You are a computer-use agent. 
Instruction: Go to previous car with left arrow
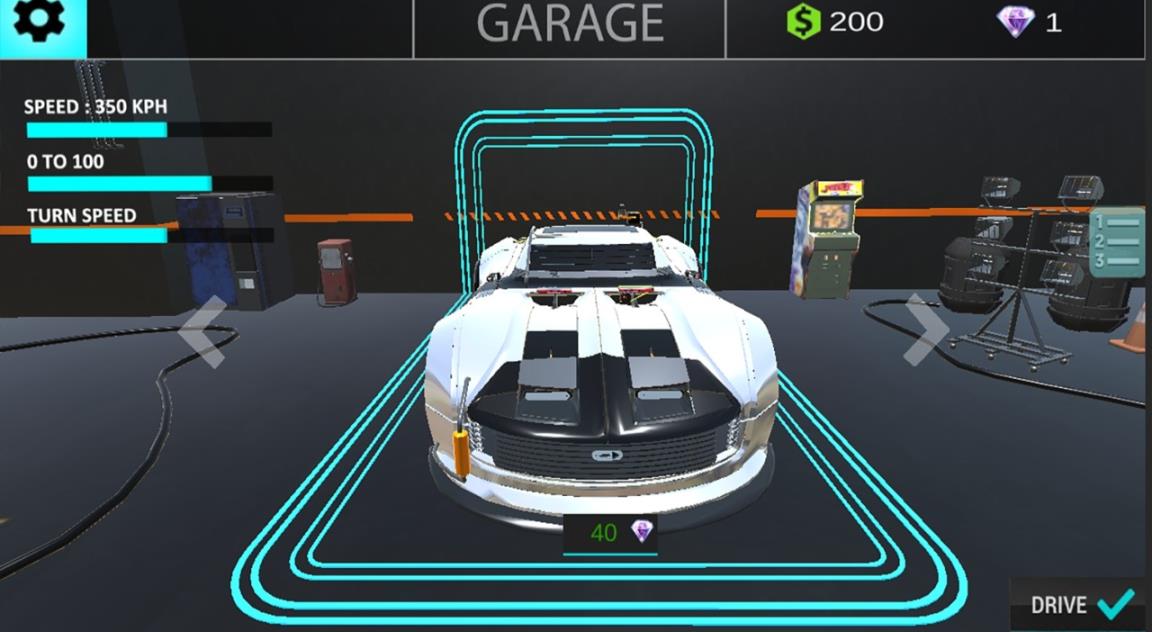(203, 331)
